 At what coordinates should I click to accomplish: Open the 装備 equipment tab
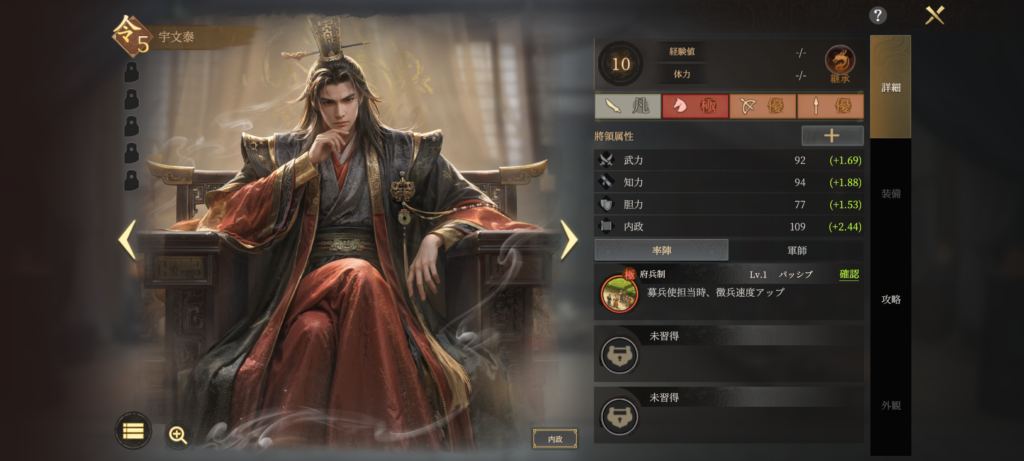click(x=890, y=193)
